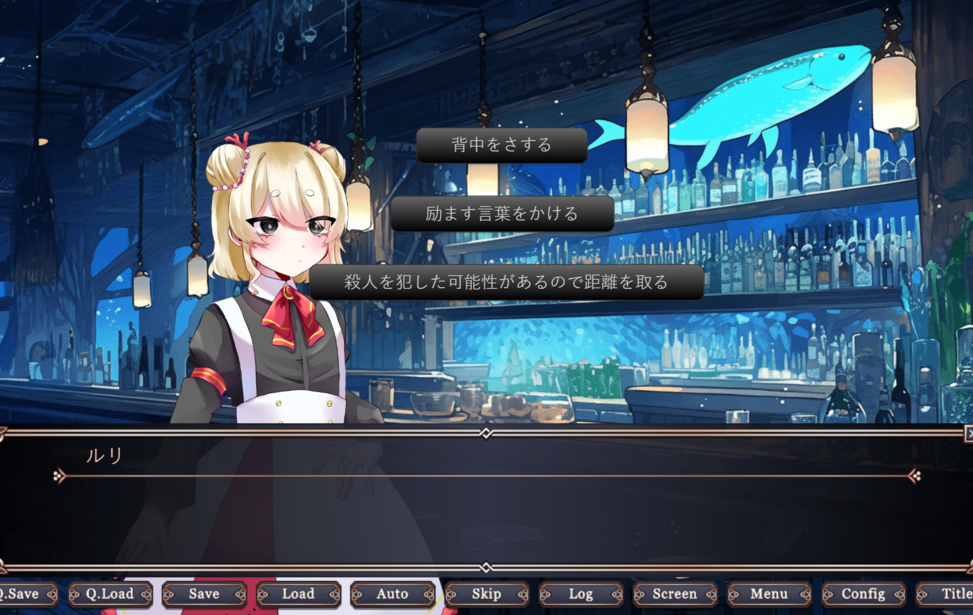Open the game Menu
The image size is (973, 615).
[769, 594]
